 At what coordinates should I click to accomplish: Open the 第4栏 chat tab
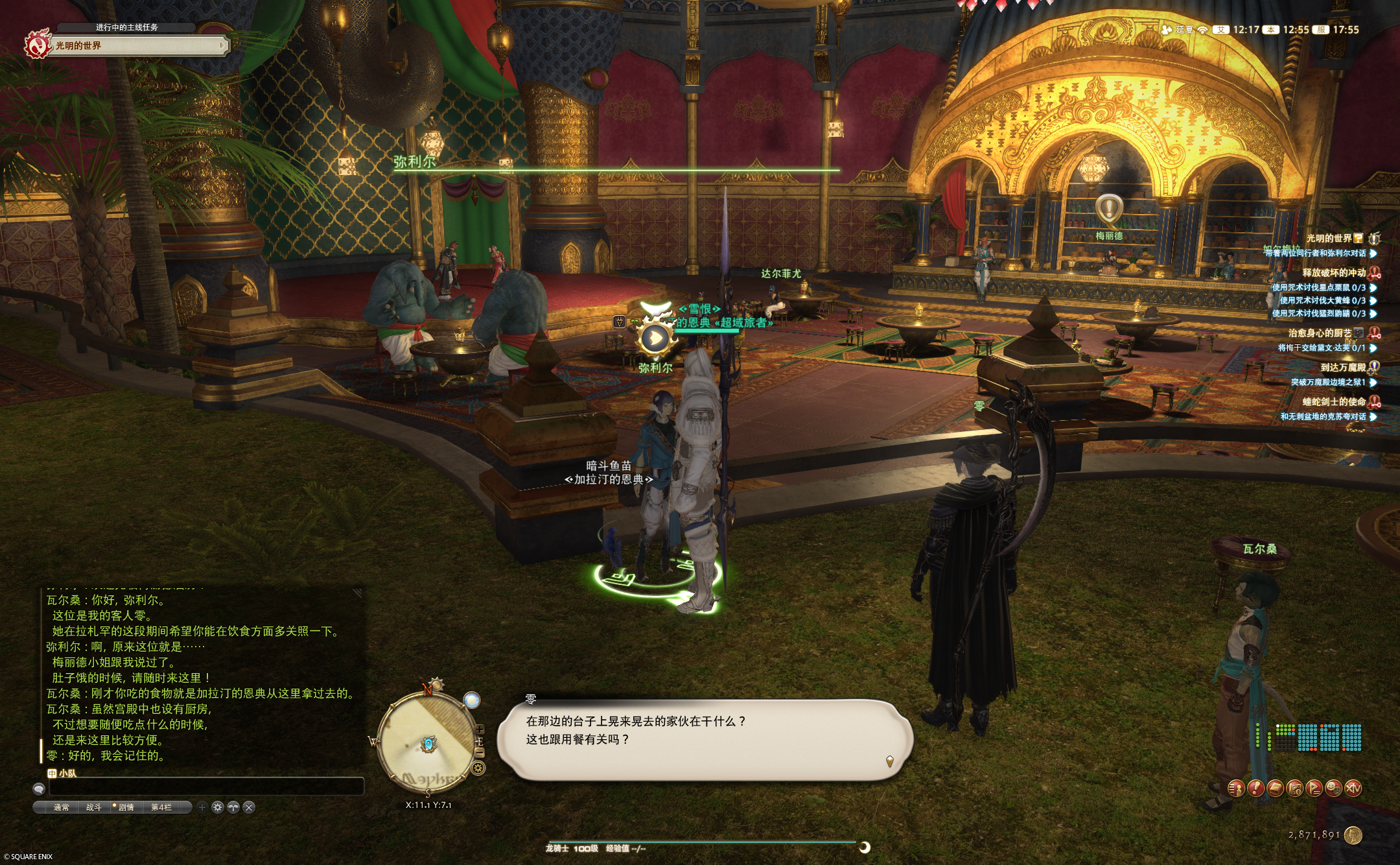[x=161, y=807]
